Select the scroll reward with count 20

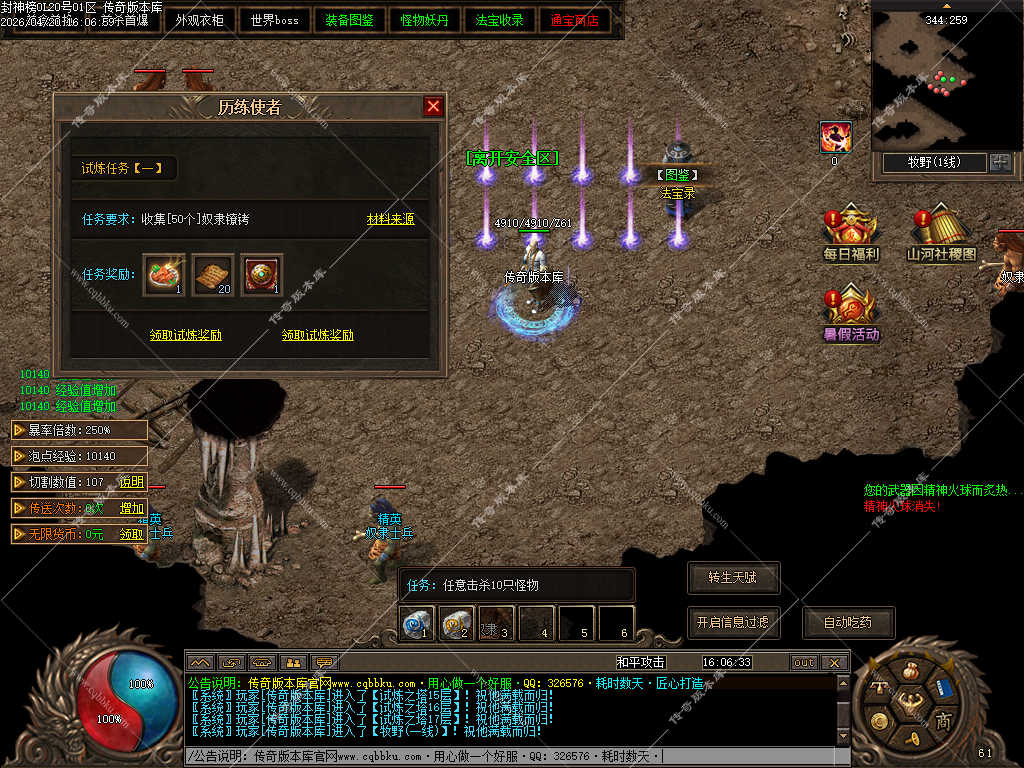pos(213,274)
